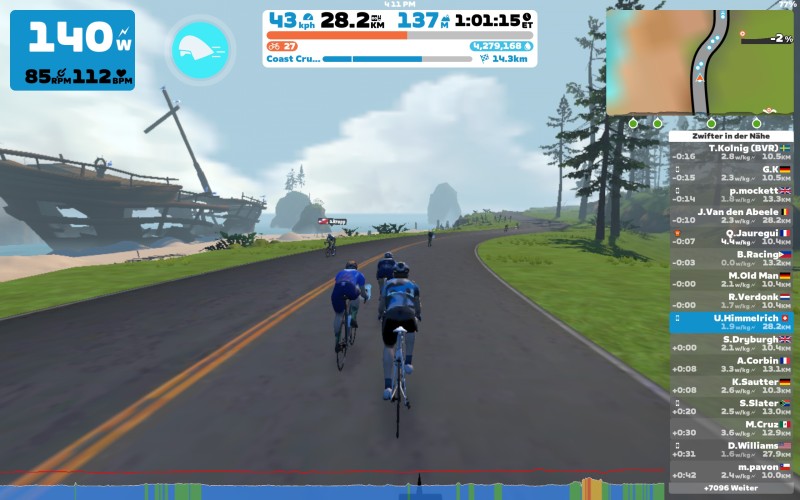
Task: Choose rider R.Verdonk in the list
Action: tap(731, 301)
